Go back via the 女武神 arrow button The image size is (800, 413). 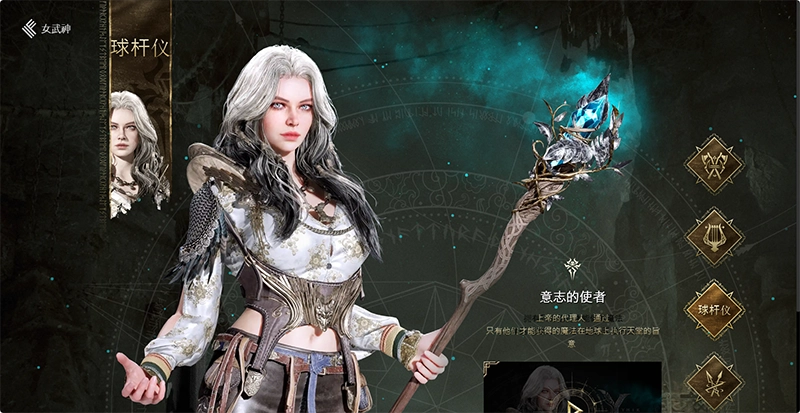(x=30, y=28)
